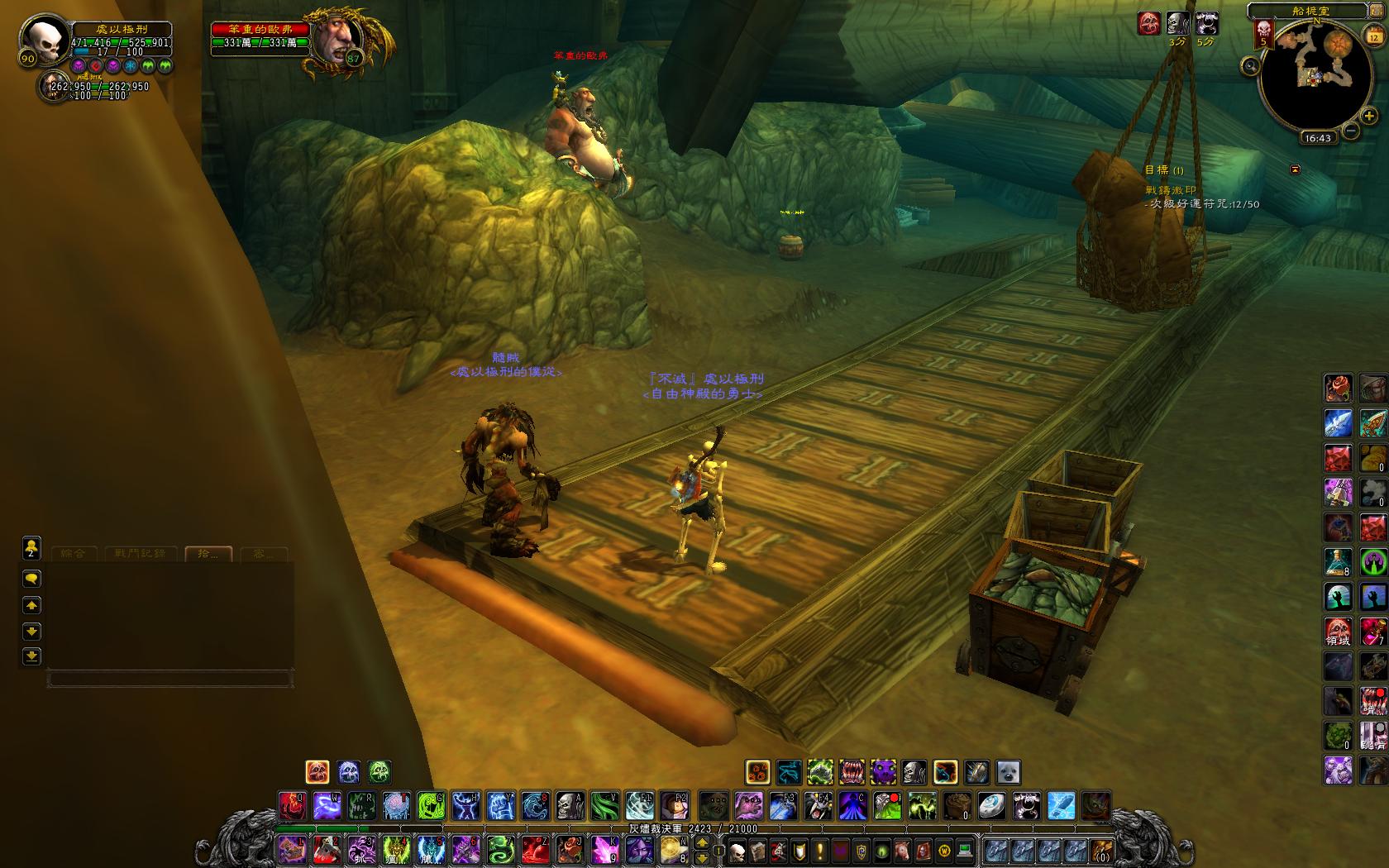Click the ghoul pet portrait

click(x=55, y=86)
